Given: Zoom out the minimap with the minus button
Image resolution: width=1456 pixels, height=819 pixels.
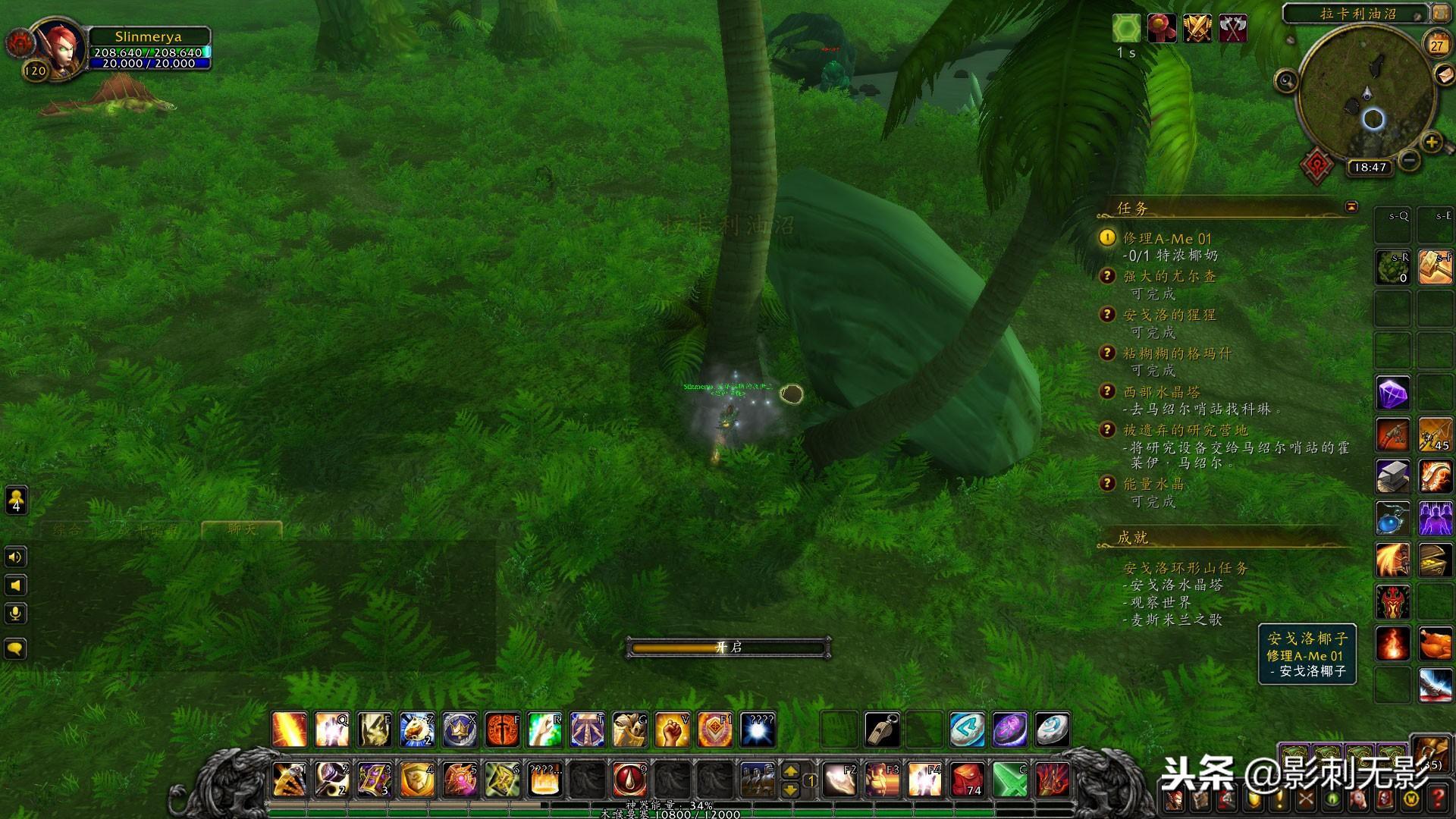Looking at the screenshot, I should 1409,160.
